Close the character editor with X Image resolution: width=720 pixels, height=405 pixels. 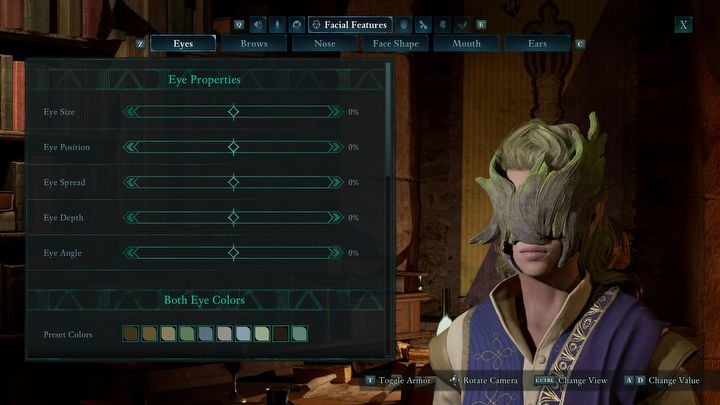tap(683, 25)
